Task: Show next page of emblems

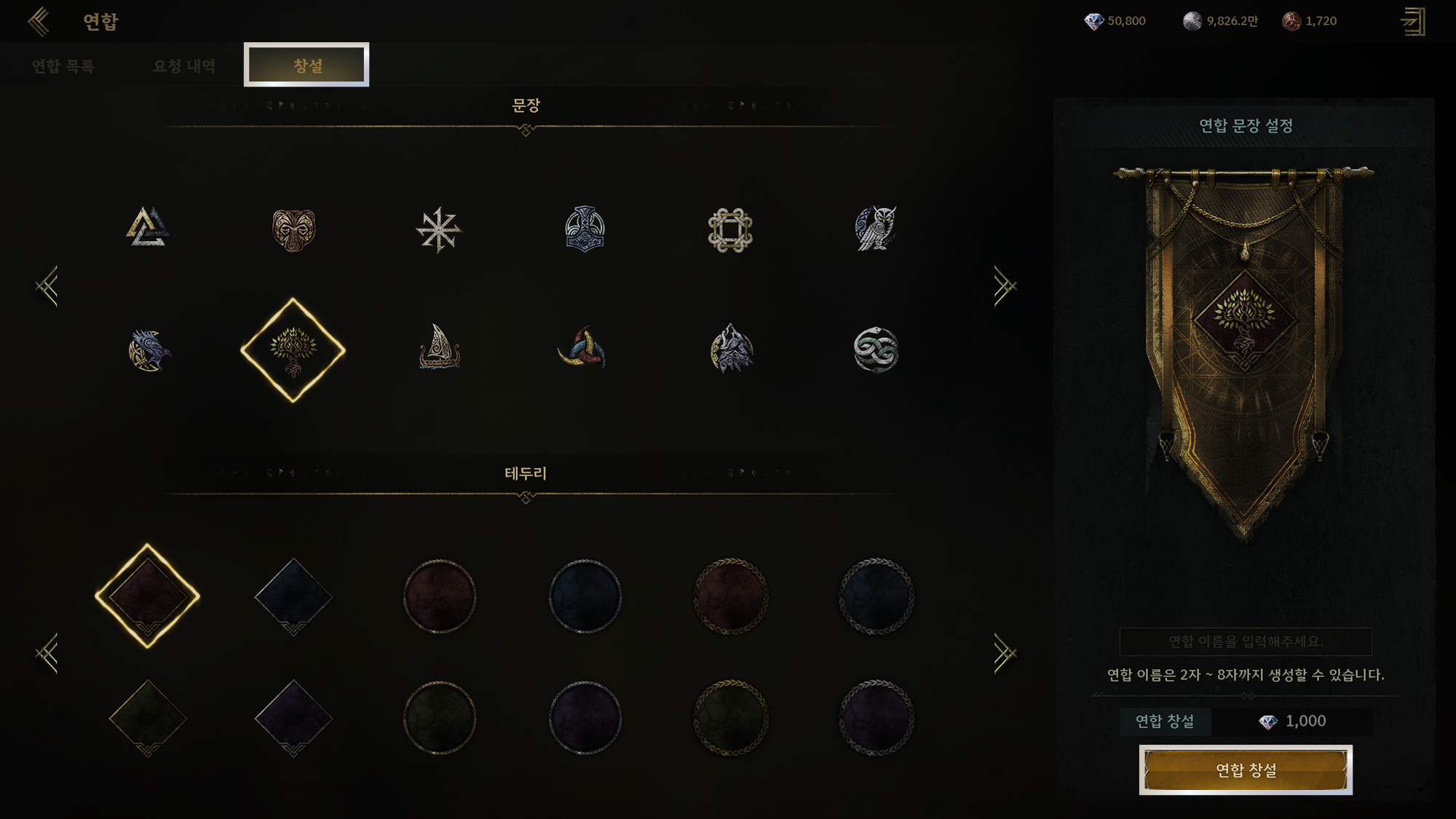Action: coord(1004,287)
